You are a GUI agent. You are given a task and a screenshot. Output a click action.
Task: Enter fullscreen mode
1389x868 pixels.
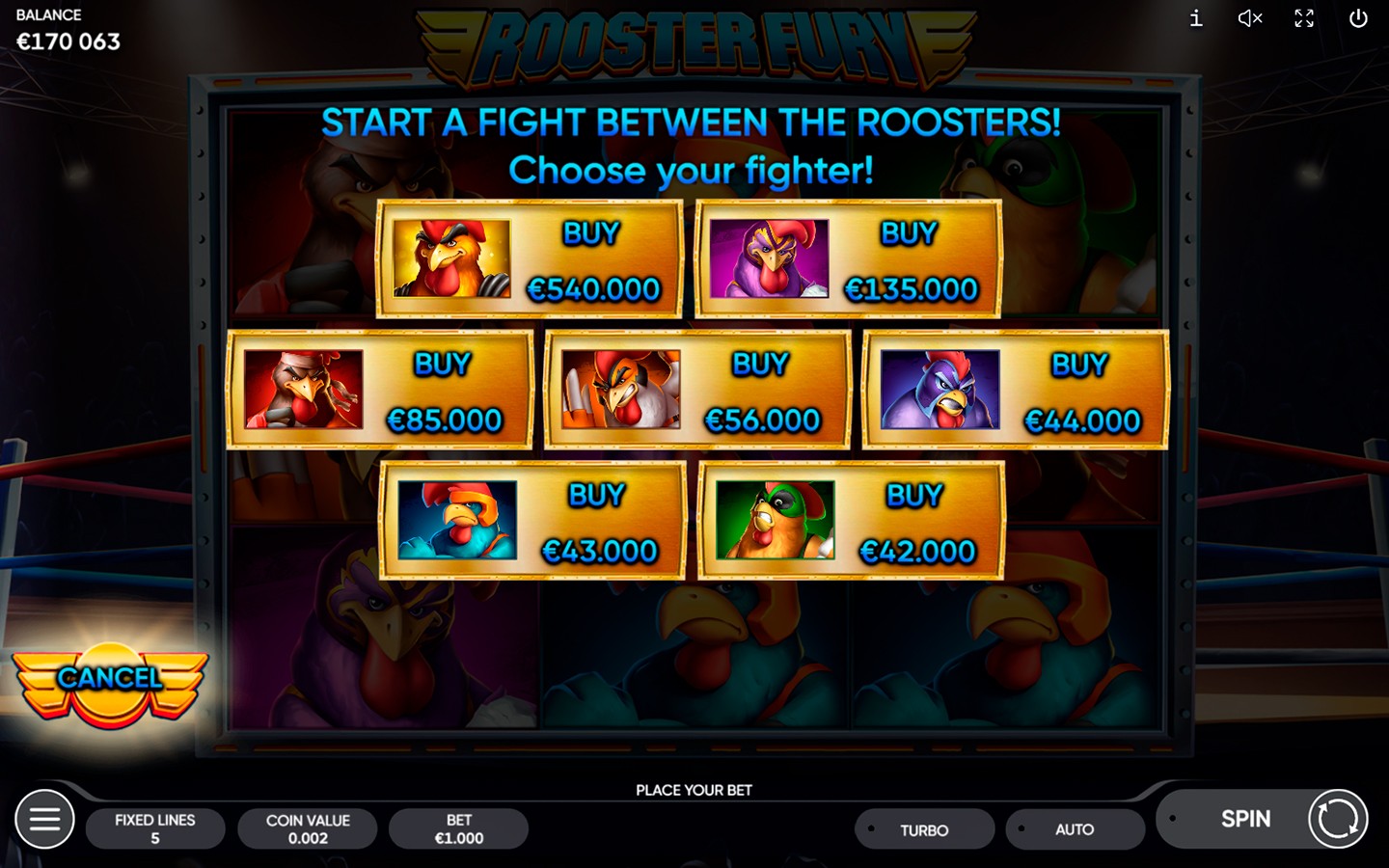(x=1304, y=18)
